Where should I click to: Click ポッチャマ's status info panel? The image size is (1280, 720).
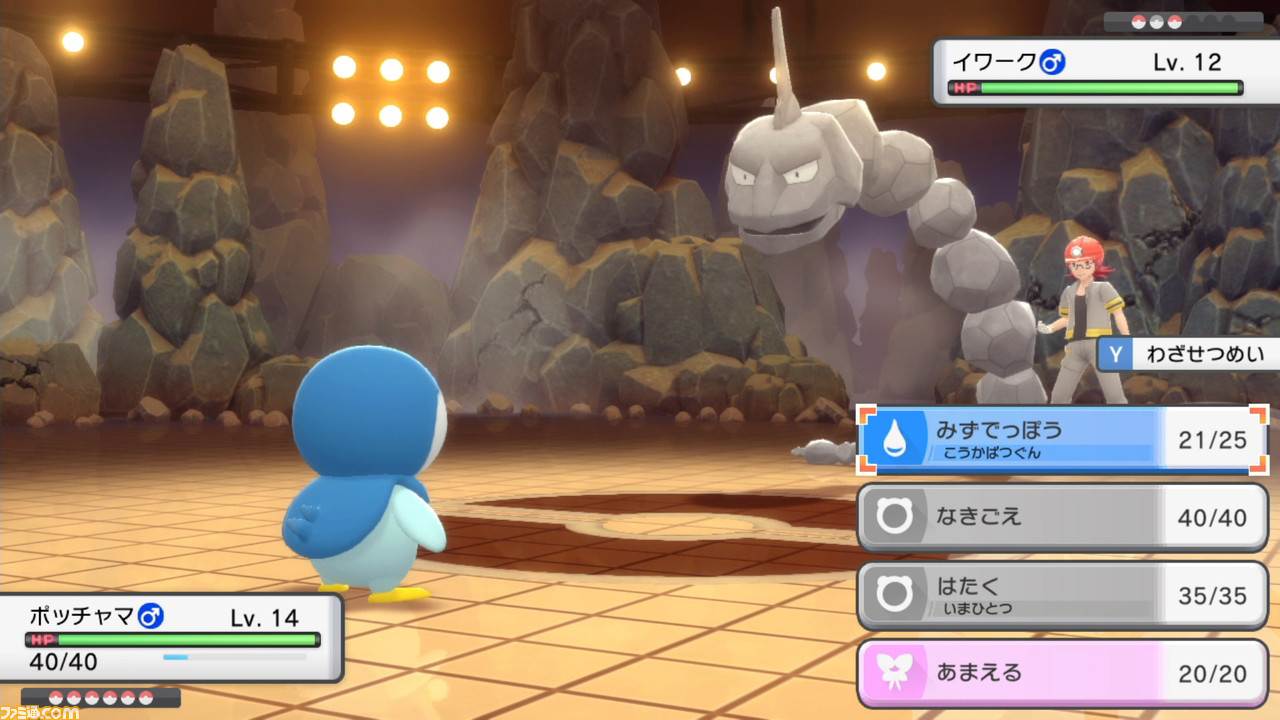[x=170, y=637]
